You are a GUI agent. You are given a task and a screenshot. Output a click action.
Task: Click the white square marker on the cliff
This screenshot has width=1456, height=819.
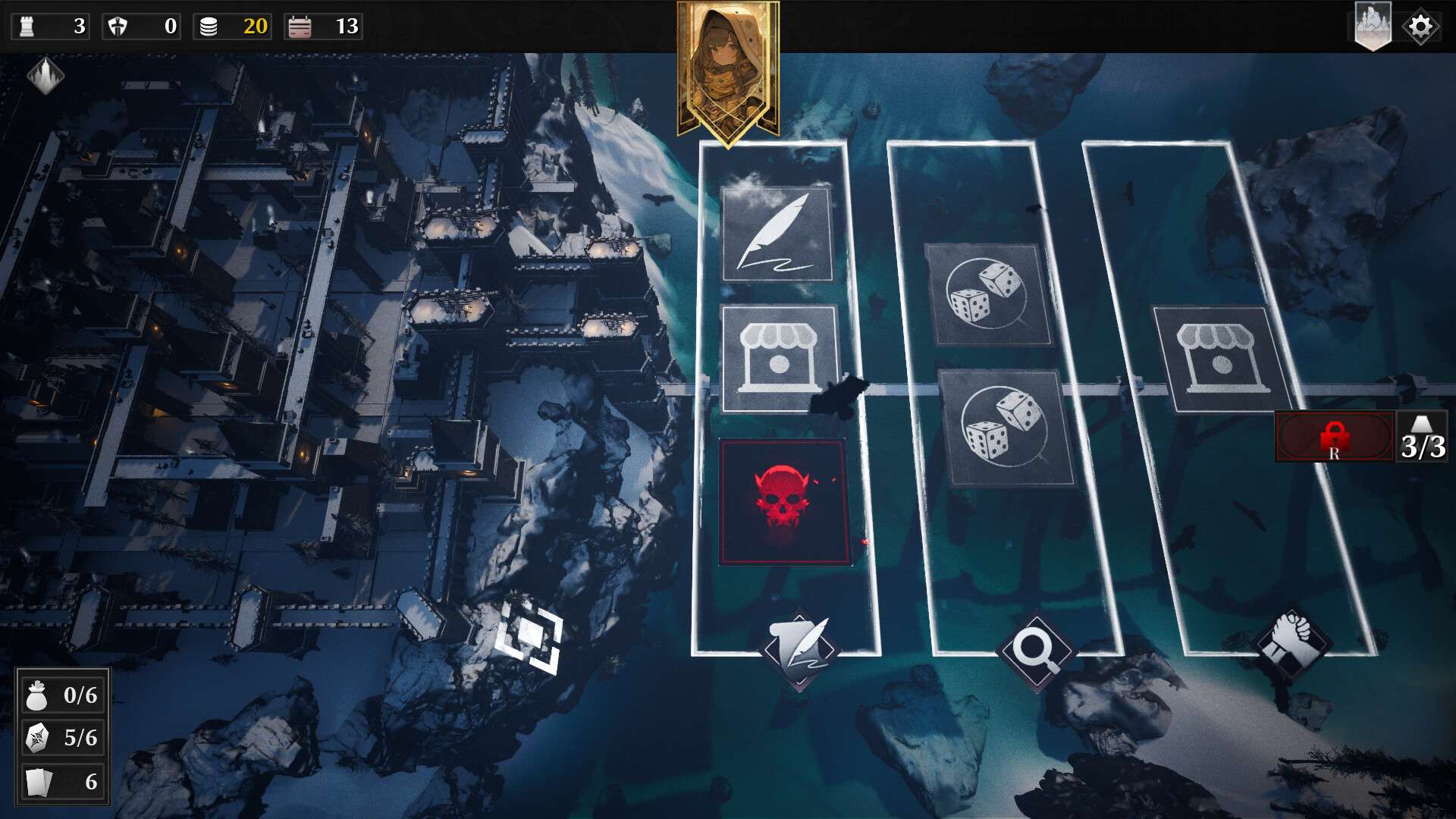pos(529,634)
